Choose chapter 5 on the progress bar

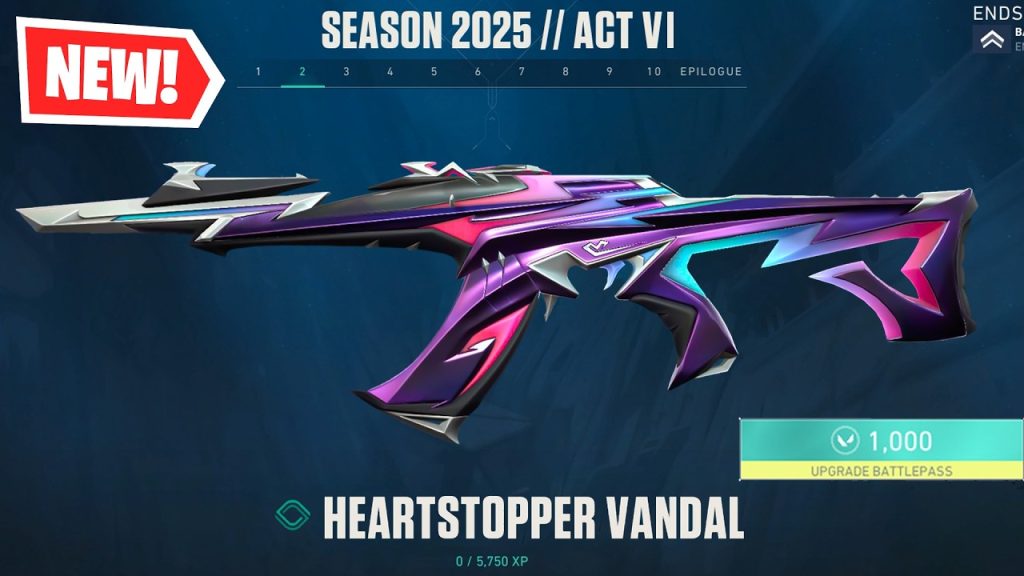pyautogui.click(x=434, y=72)
